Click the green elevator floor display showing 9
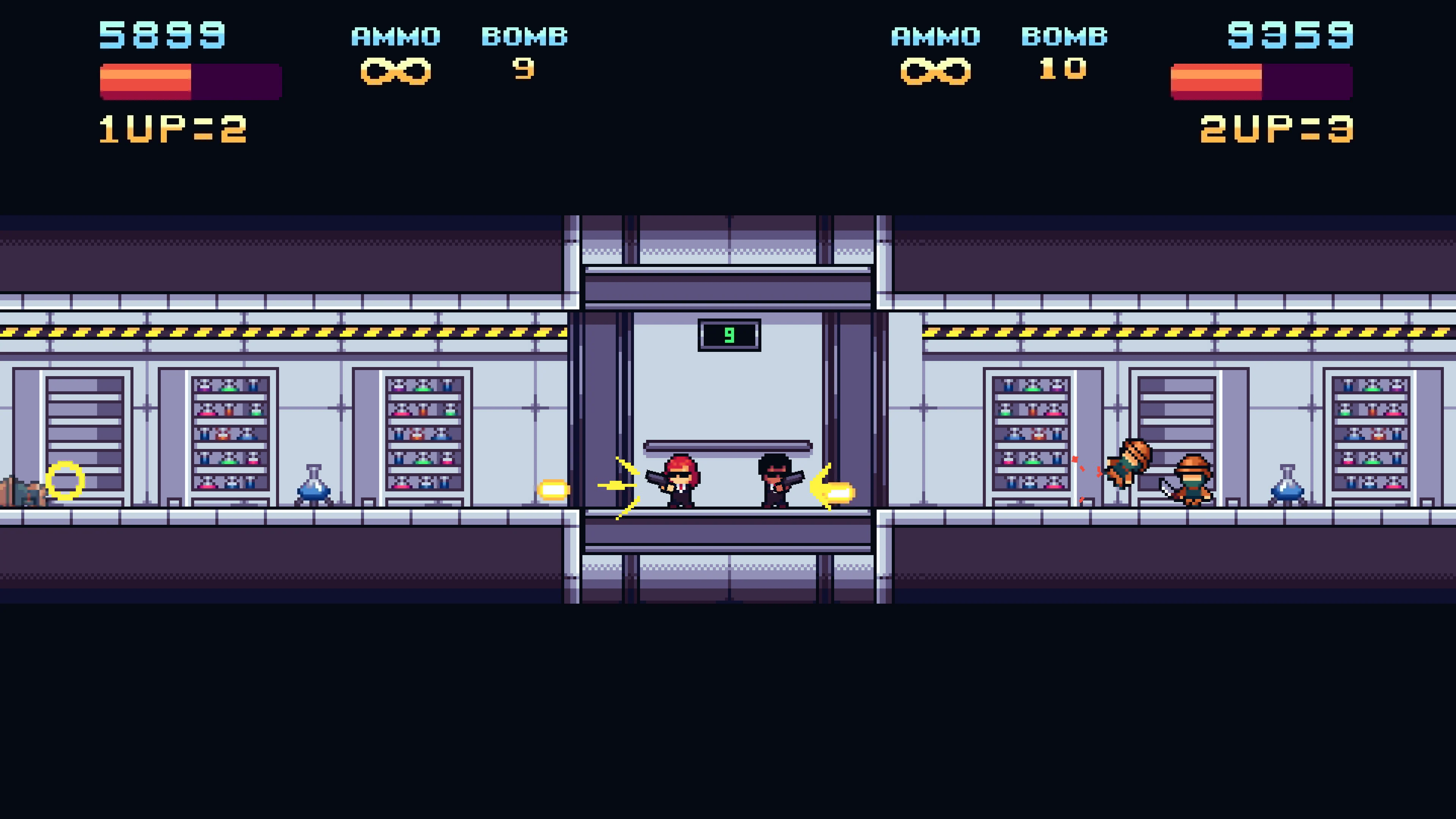The image size is (1456, 819). pyautogui.click(x=729, y=334)
